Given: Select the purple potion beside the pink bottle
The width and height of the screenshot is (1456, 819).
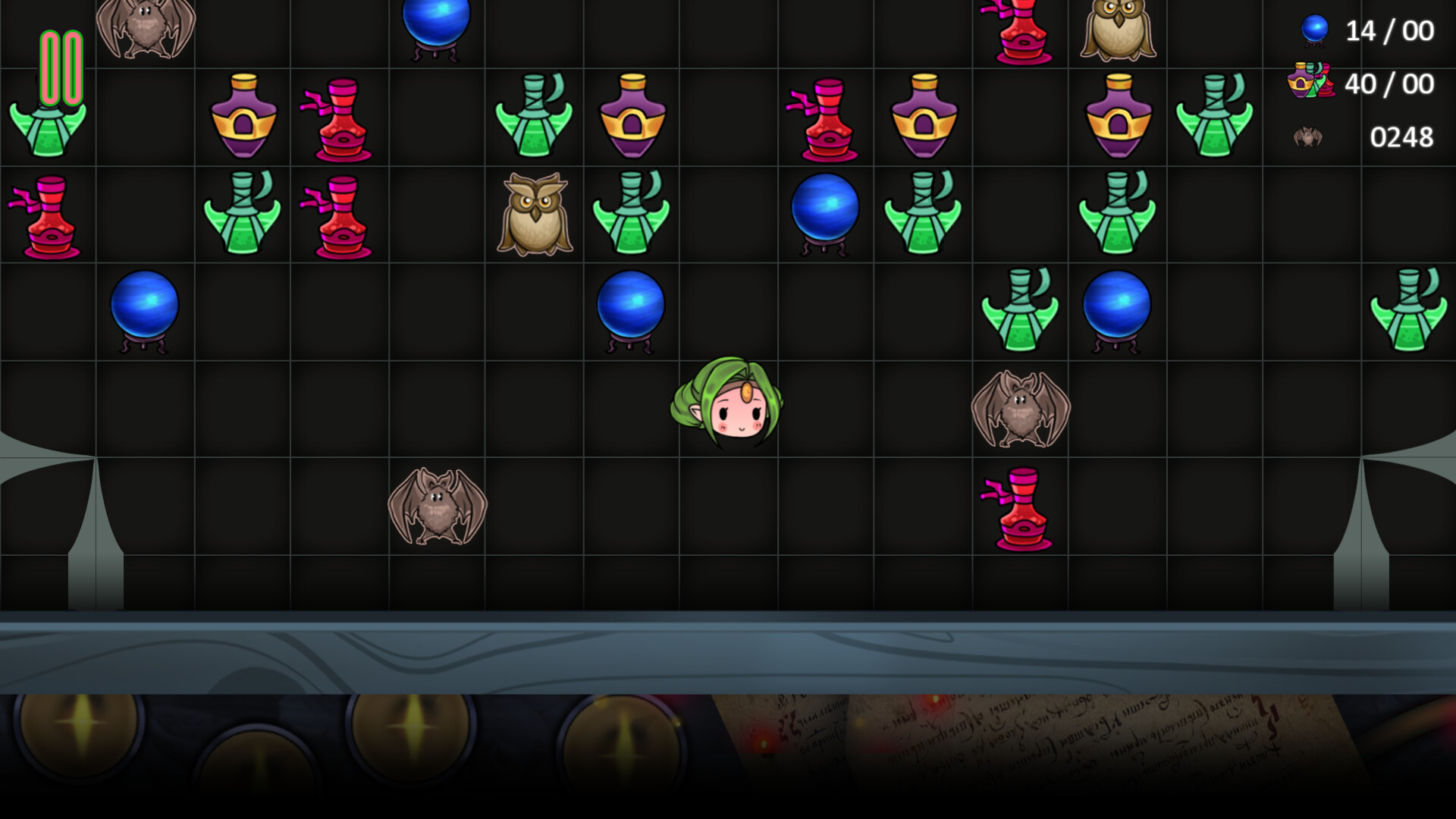Looking at the screenshot, I should (244, 114).
